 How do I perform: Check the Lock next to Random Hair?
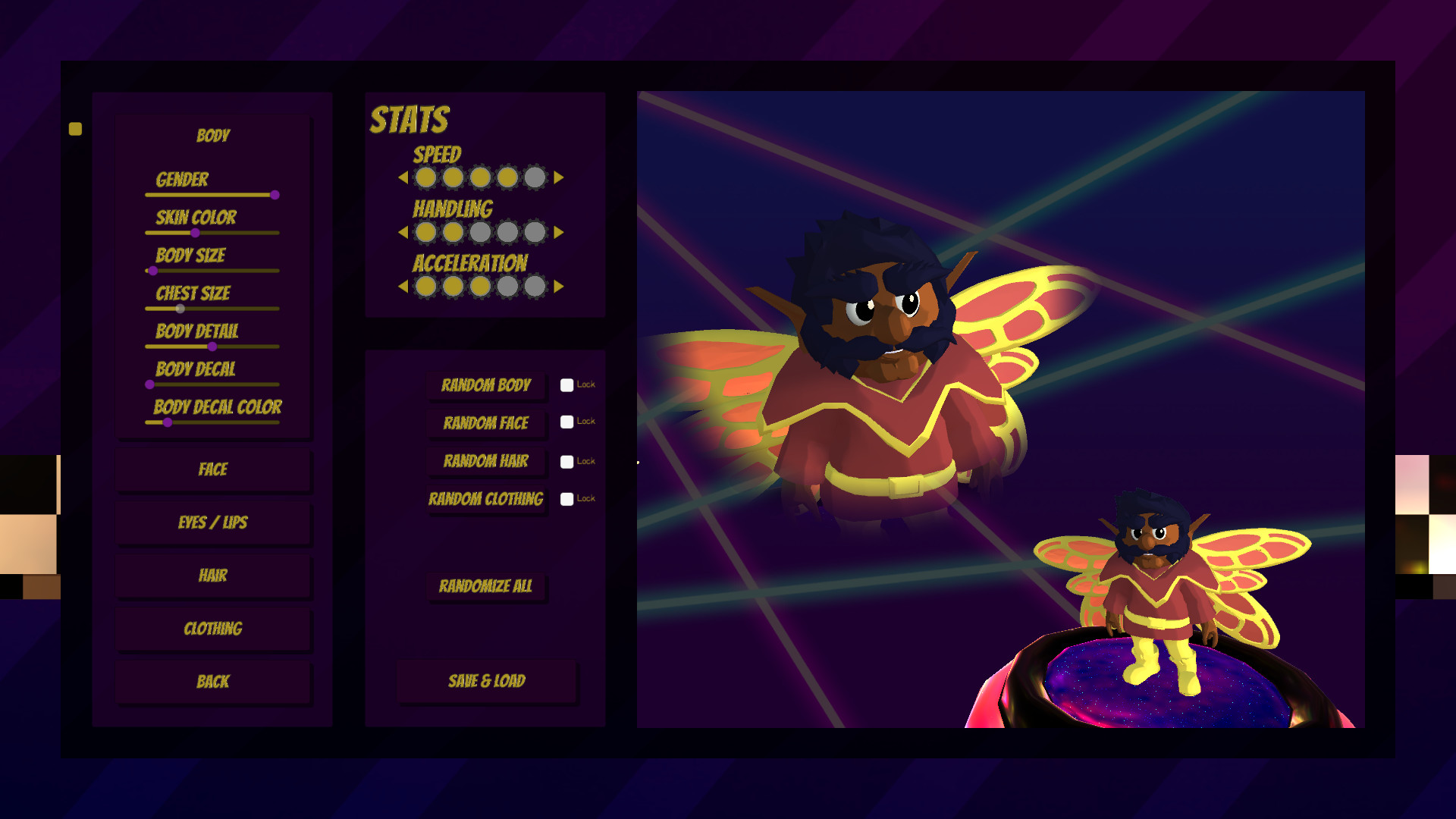[x=566, y=461]
